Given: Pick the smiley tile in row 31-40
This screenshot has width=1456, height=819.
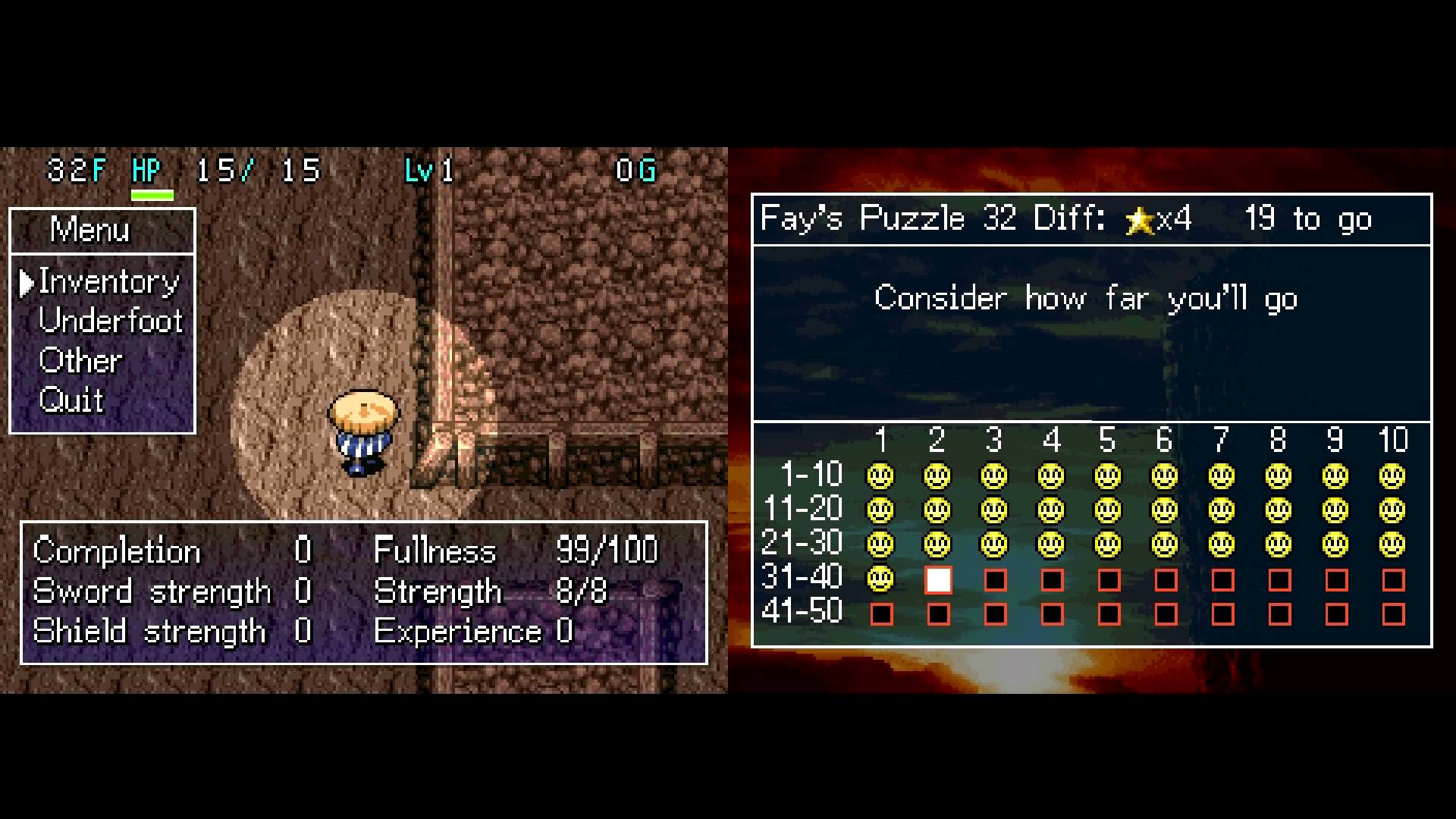Looking at the screenshot, I should point(880,579).
